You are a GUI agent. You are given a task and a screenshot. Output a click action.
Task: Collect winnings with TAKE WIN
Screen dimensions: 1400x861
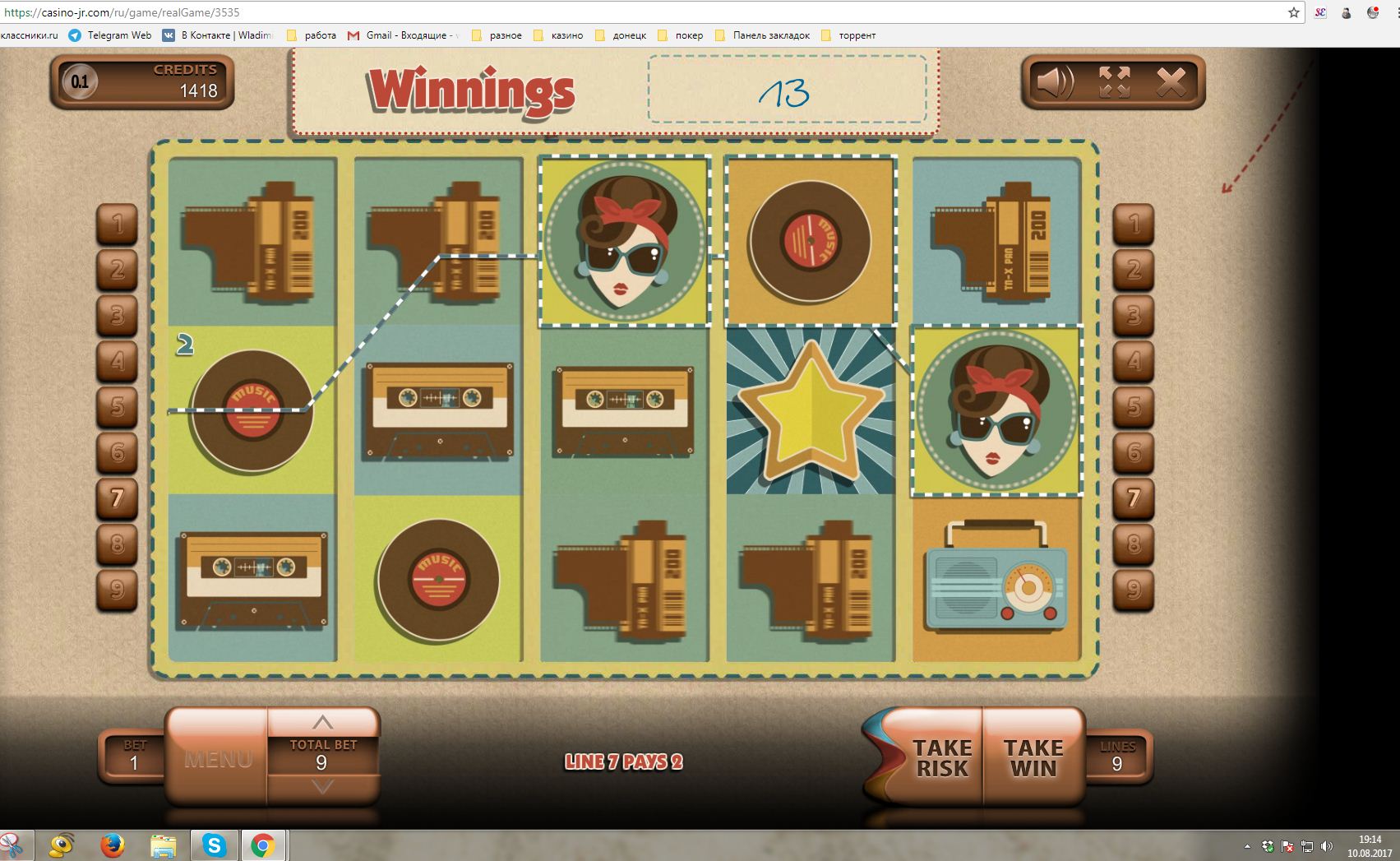[1033, 758]
